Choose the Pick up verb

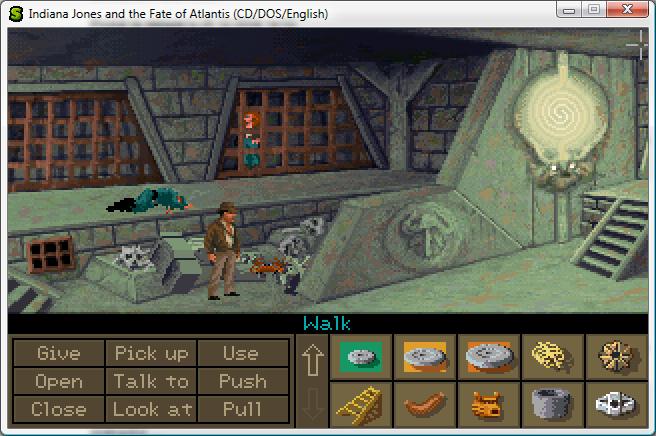pyautogui.click(x=151, y=354)
